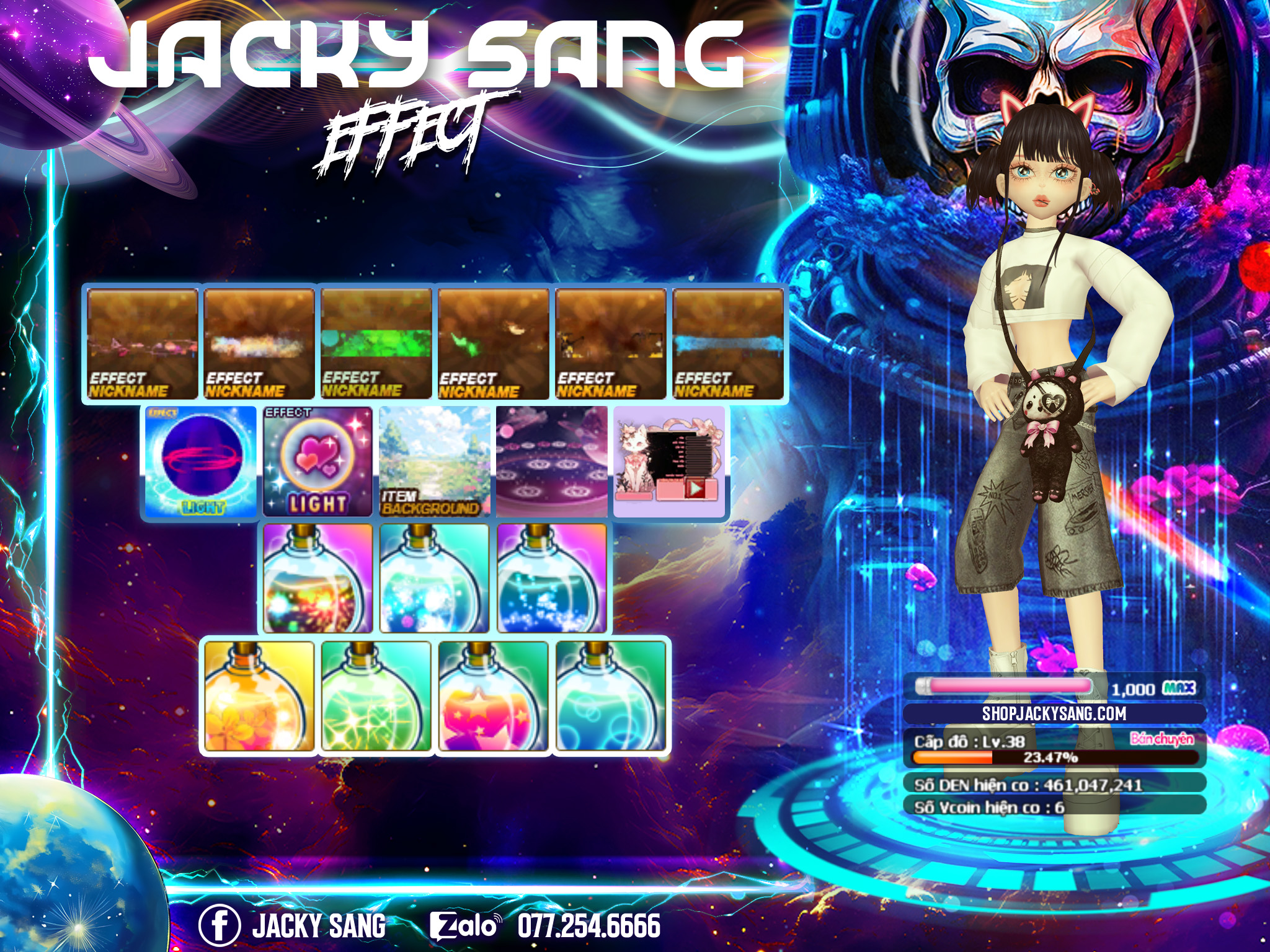1270x952 pixels.
Task: Choose the pink hearts Light effect icon
Action: pos(317,462)
